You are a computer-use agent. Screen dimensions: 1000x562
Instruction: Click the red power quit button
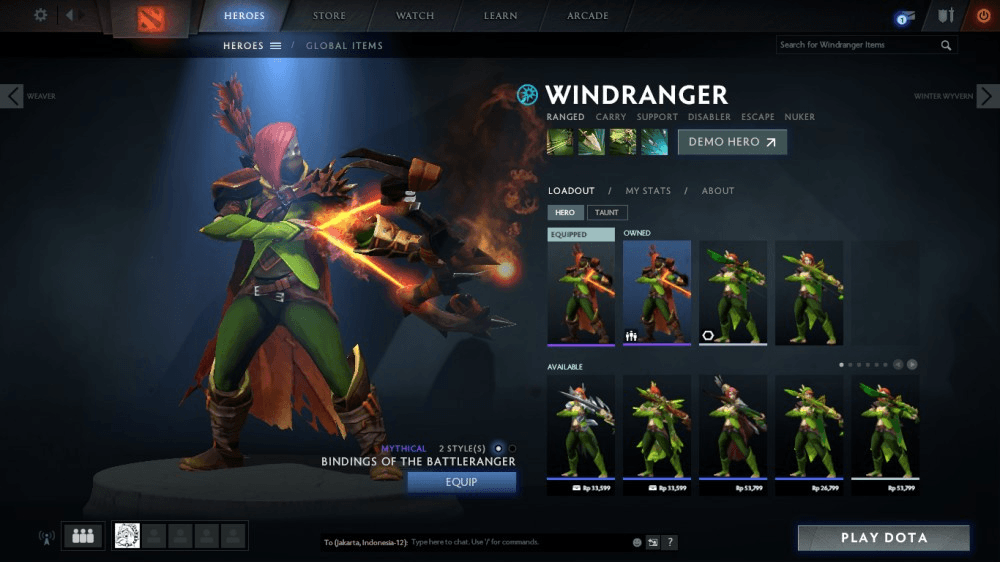pyautogui.click(x=983, y=16)
